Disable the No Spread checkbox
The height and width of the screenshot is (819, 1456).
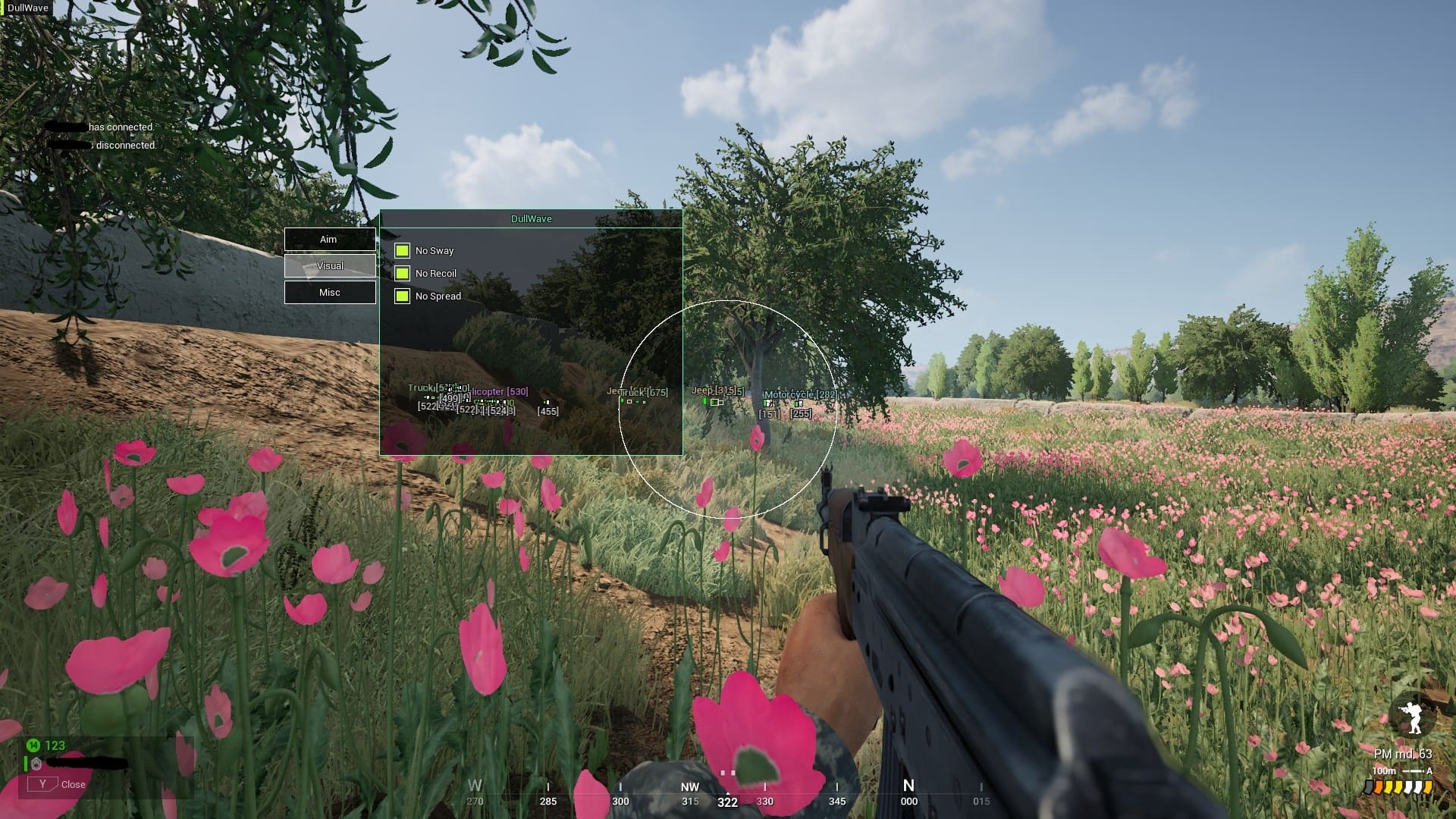coord(402,296)
